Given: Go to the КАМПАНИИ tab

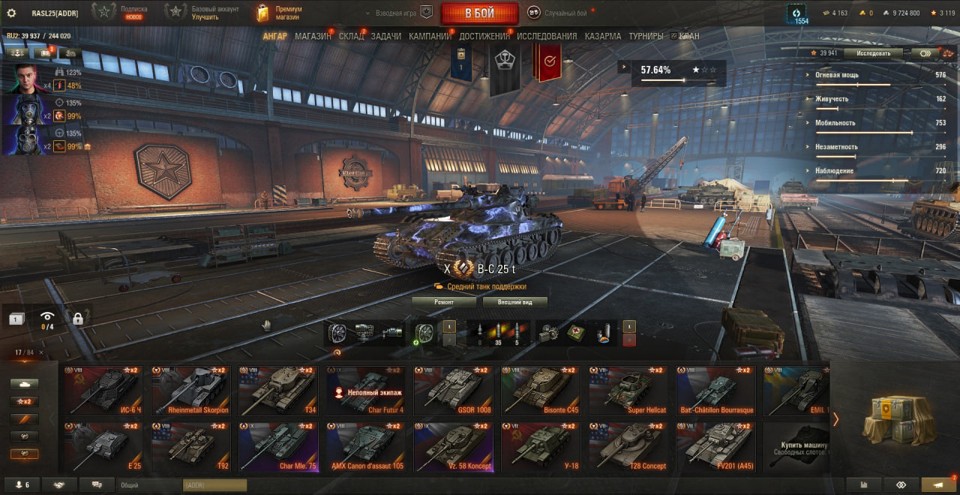Looking at the screenshot, I should pos(430,36).
